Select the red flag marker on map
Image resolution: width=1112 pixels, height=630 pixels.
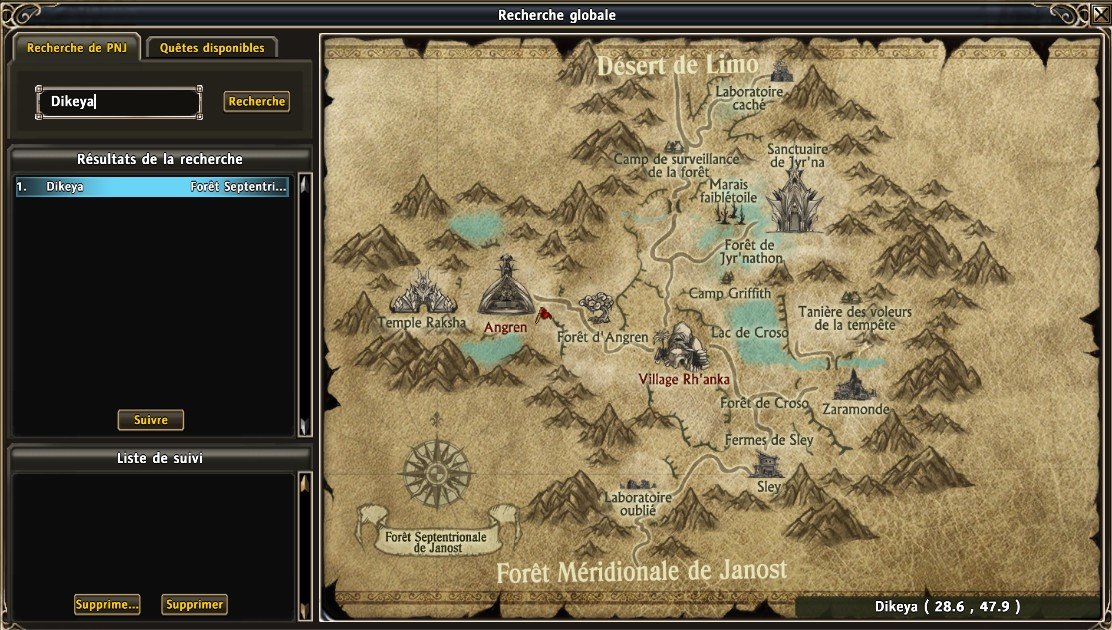(543, 316)
